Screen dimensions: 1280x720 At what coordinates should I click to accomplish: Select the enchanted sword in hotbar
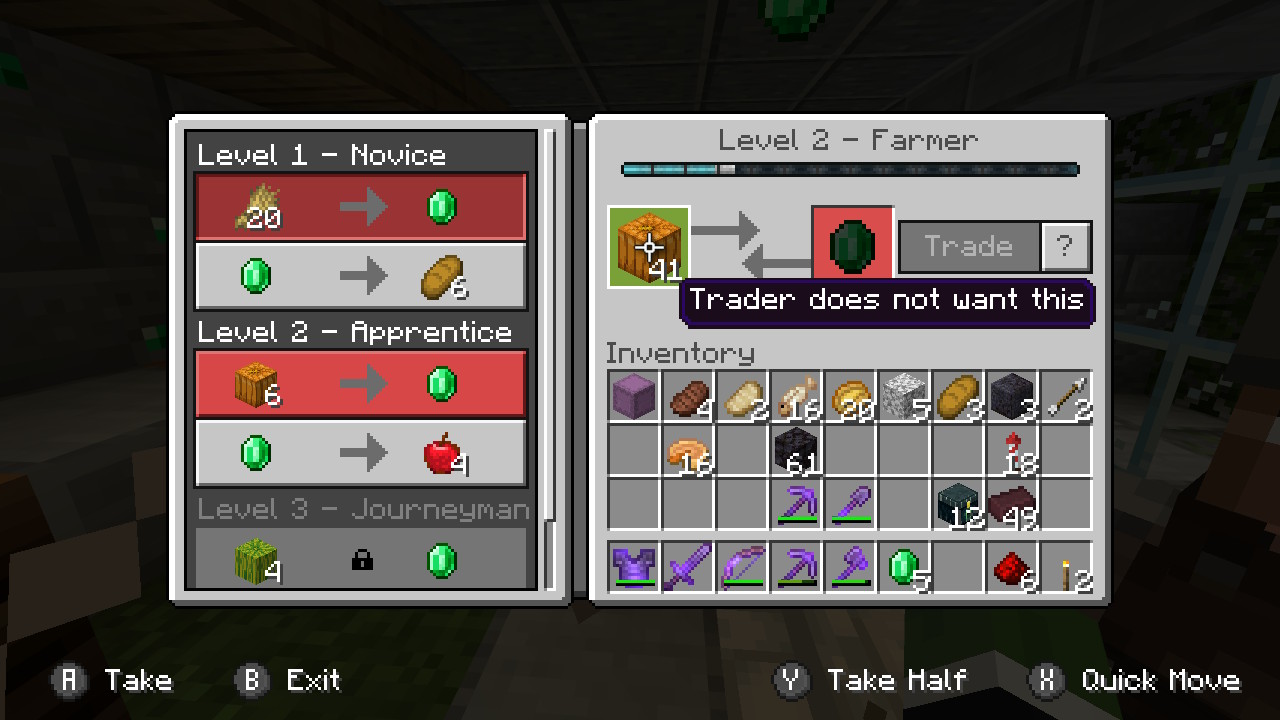[x=688, y=568]
